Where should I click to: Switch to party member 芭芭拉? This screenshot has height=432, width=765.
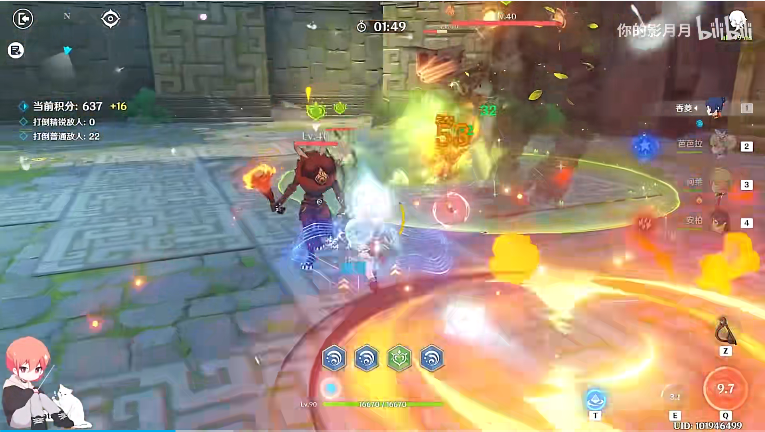point(716,146)
